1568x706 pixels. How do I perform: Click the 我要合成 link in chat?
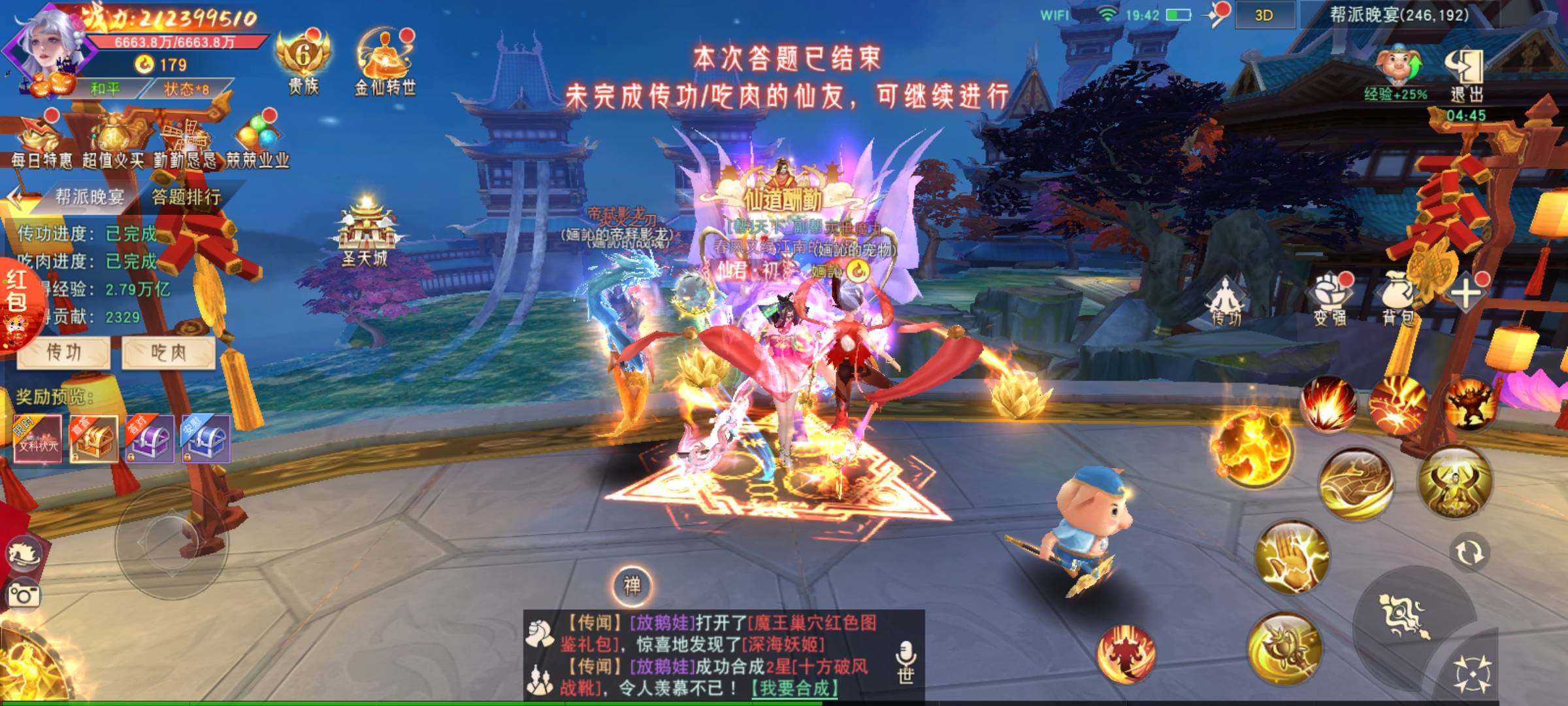794,688
